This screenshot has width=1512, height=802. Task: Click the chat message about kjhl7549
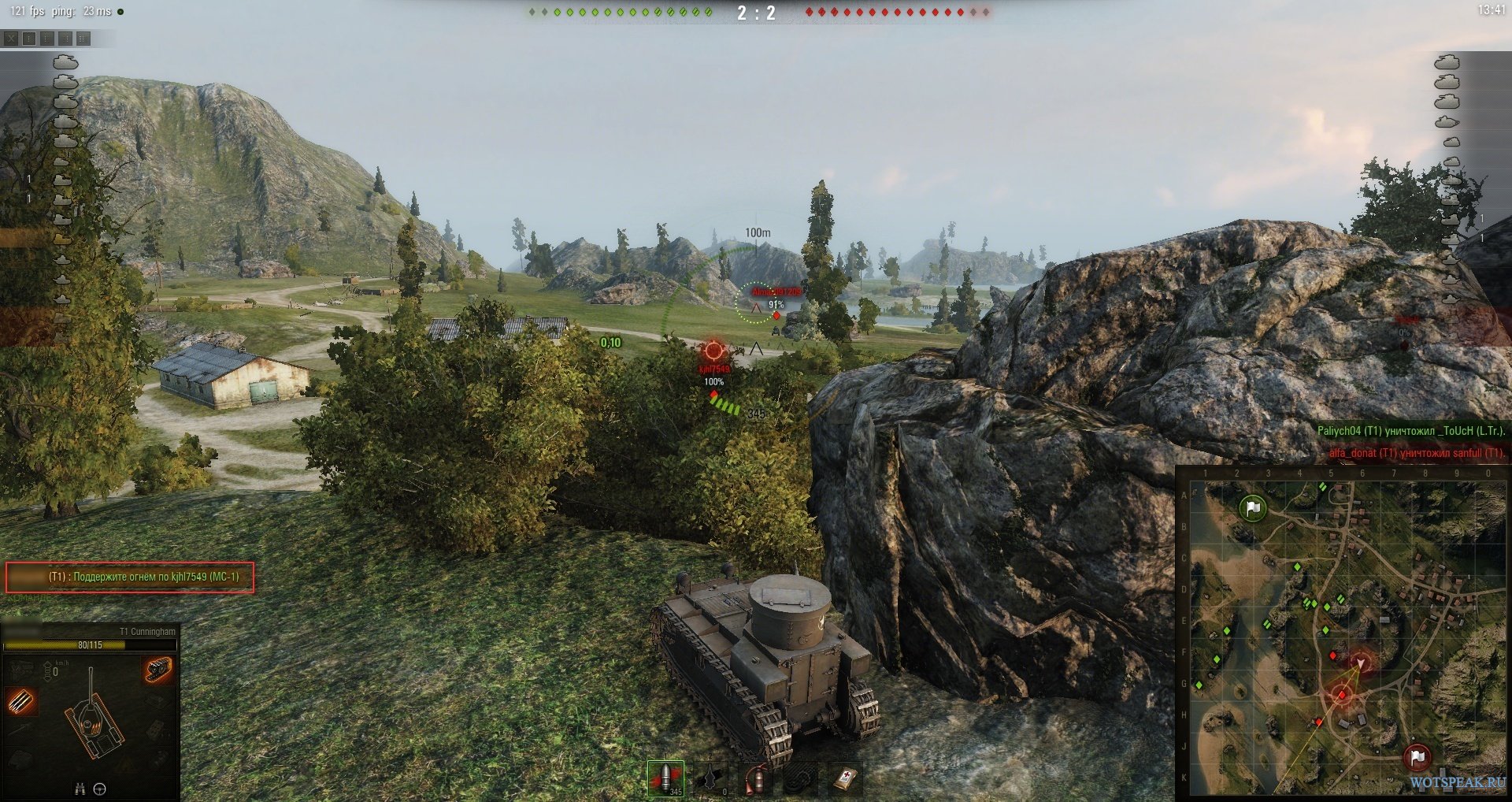click(x=130, y=577)
